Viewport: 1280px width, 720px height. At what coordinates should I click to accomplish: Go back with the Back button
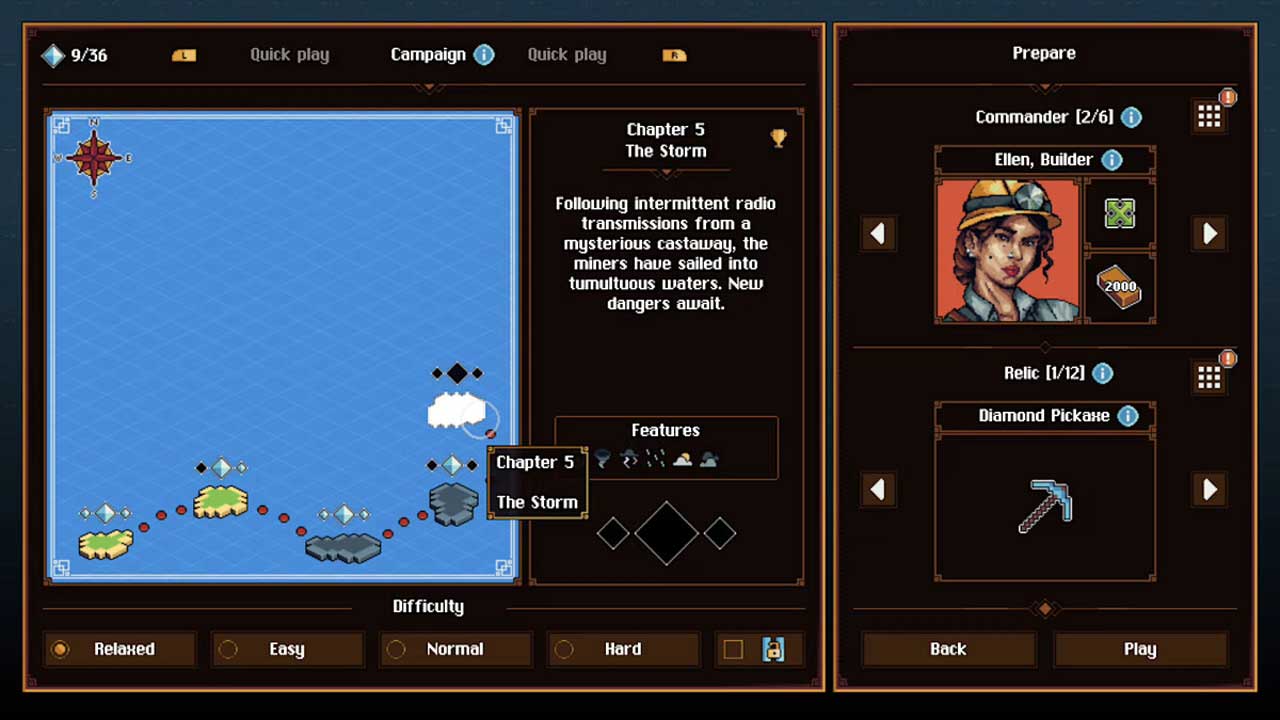point(947,649)
